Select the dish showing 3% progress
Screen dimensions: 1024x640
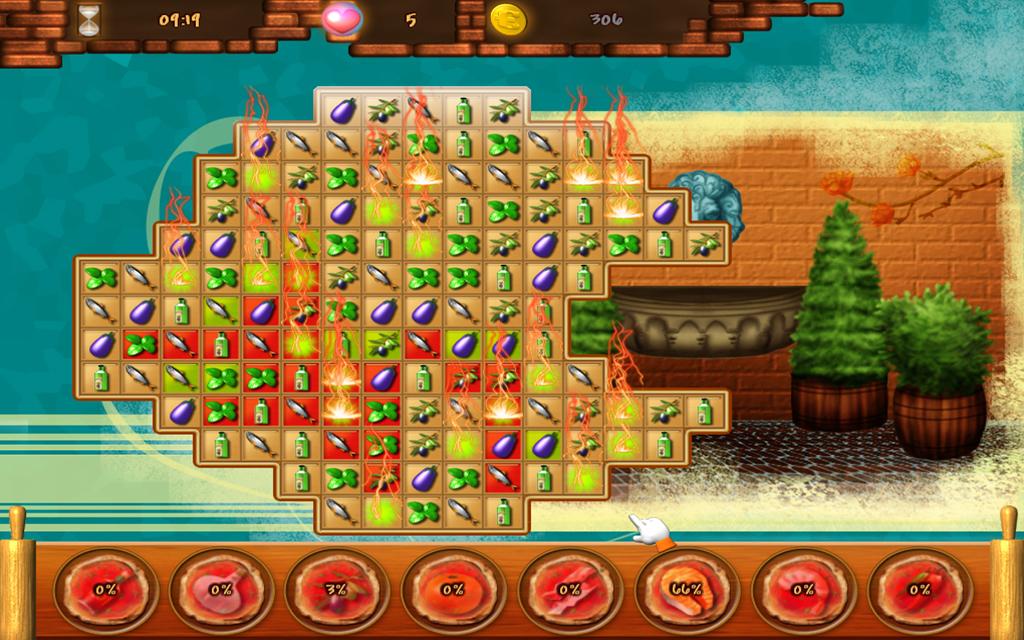coord(336,589)
